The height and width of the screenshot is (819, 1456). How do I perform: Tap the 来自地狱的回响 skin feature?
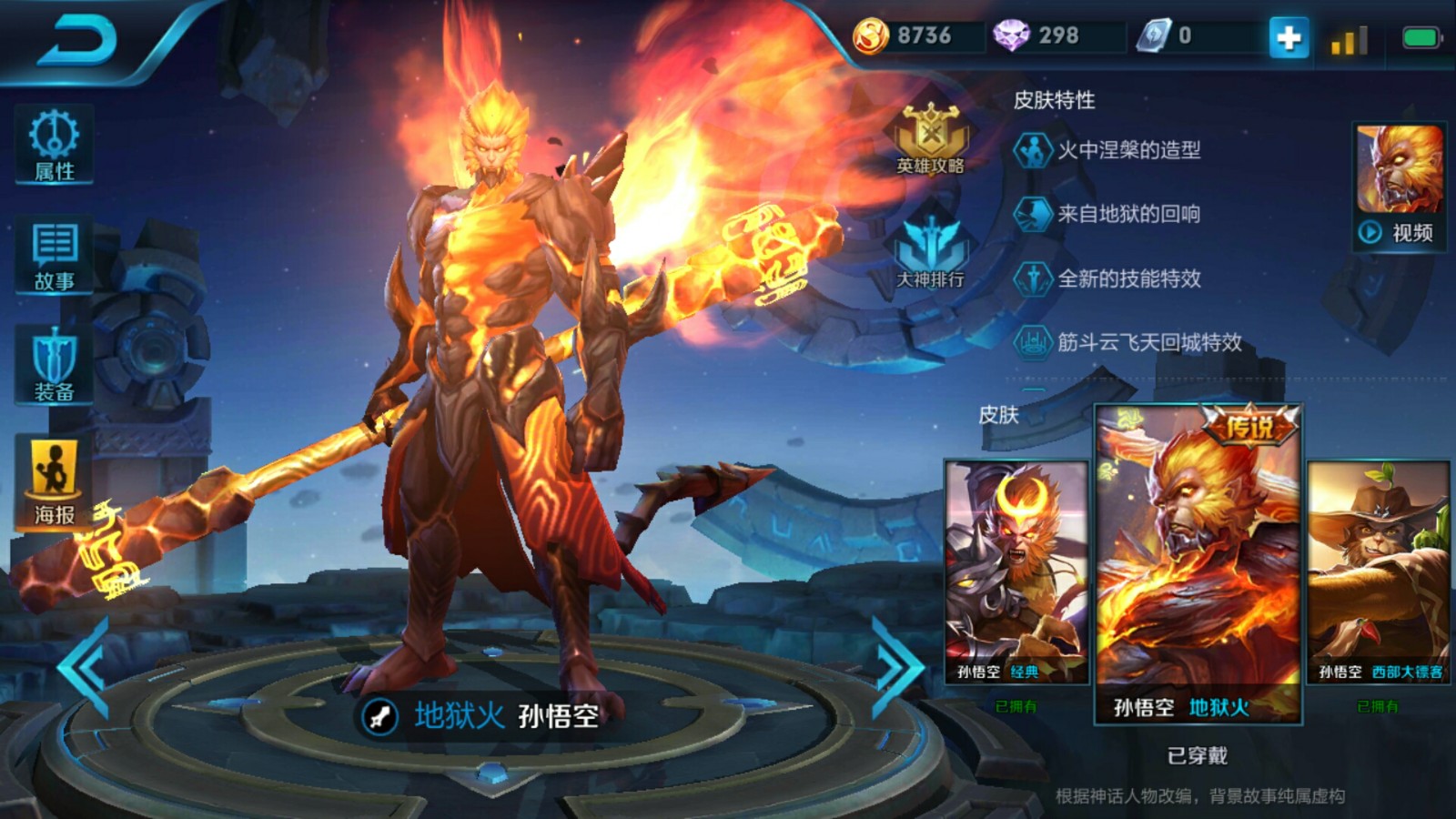pyautogui.click(x=1128, y=214)
